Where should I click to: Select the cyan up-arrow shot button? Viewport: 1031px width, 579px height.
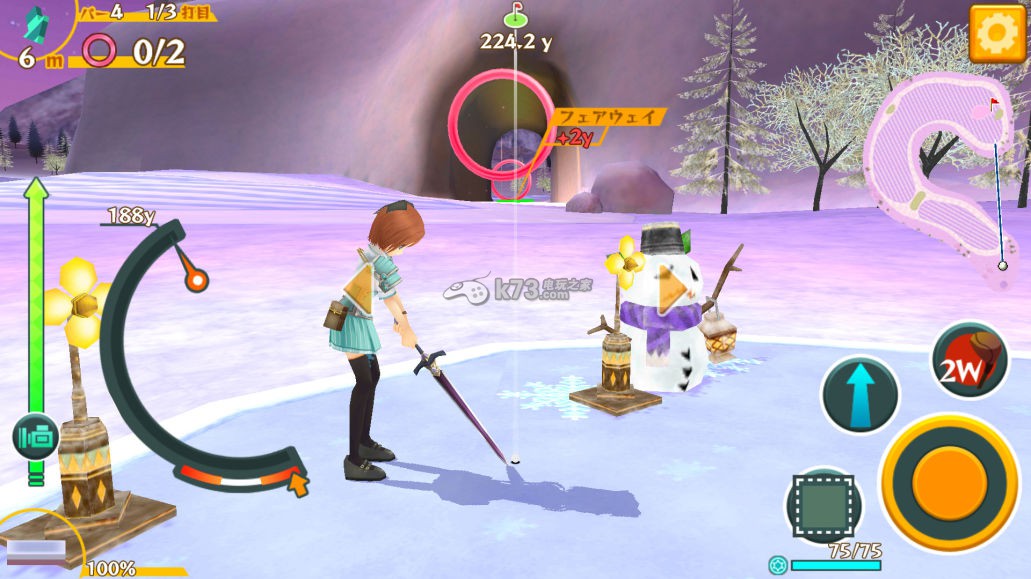pos(859,394)
